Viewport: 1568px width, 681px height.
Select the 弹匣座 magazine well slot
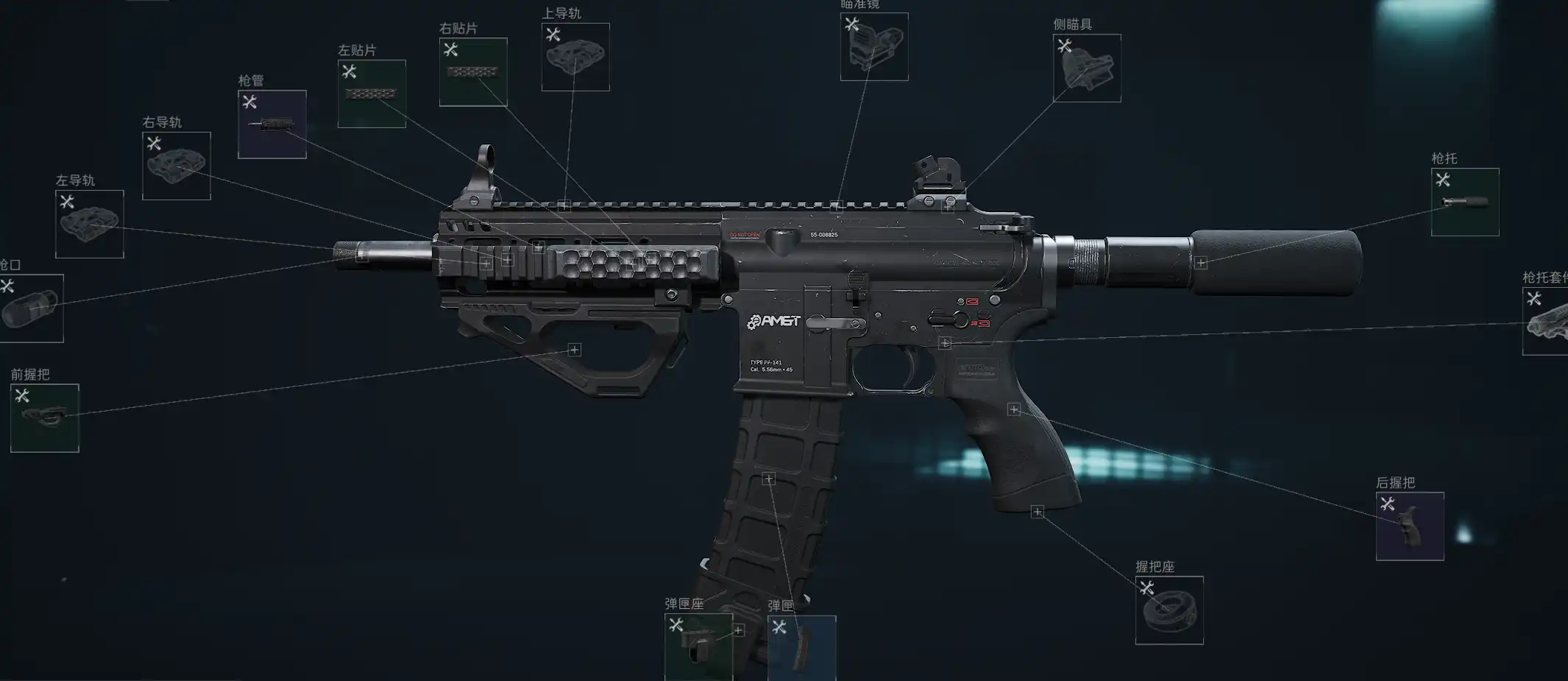(x=698, y=646)
